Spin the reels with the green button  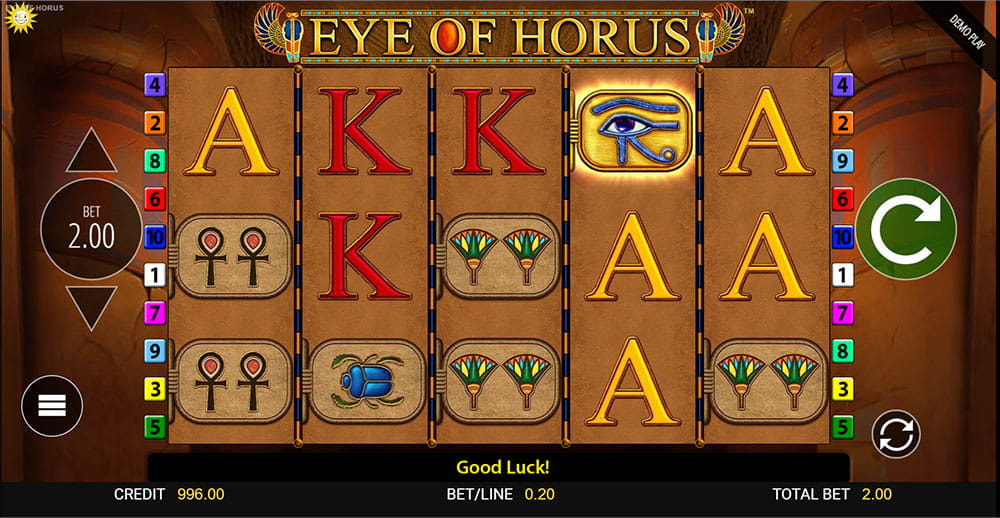(906, 229)
